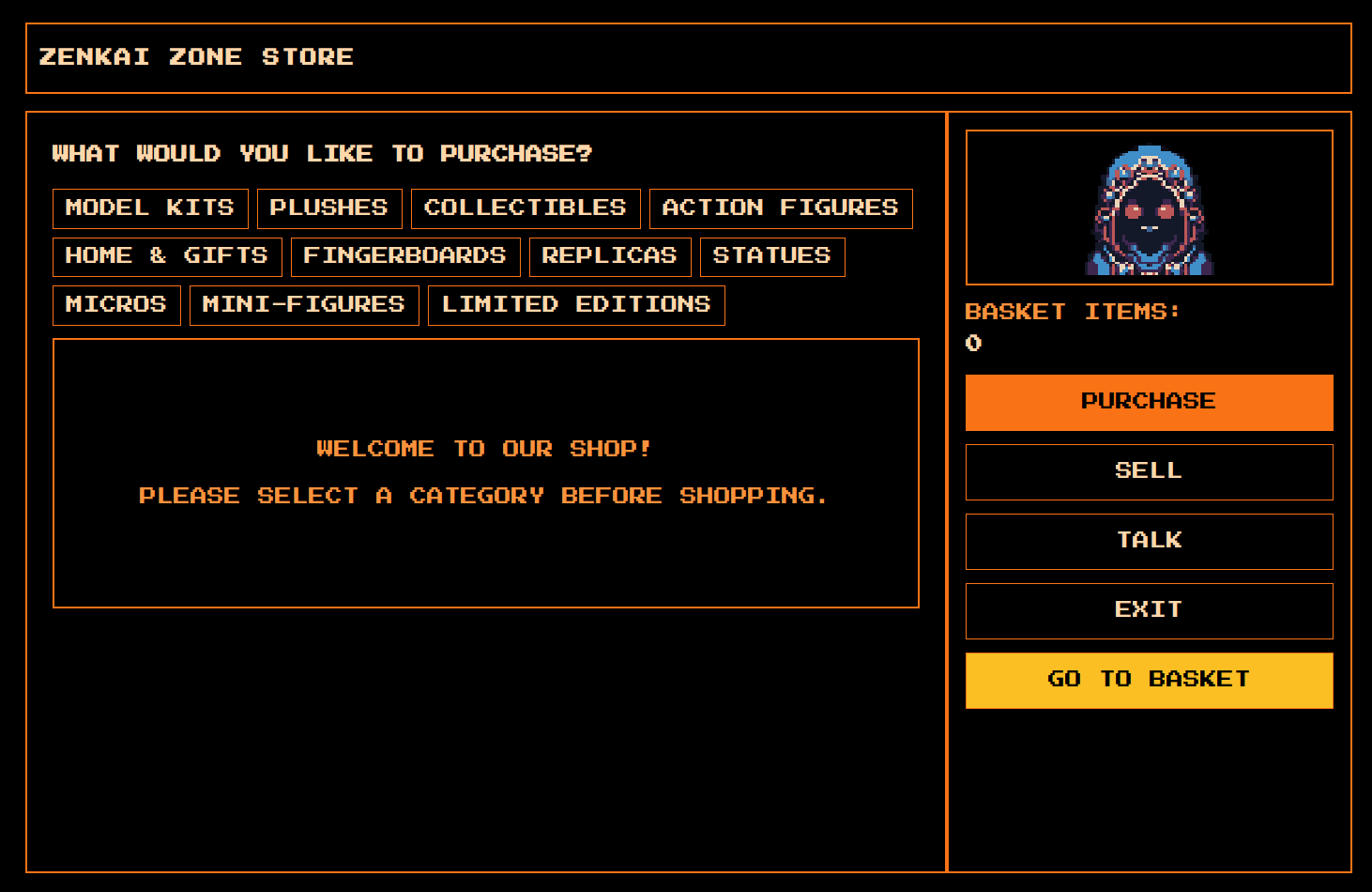Click the PURCHASE button
Screen dimensions: 1372x892
pos(1149,402)
